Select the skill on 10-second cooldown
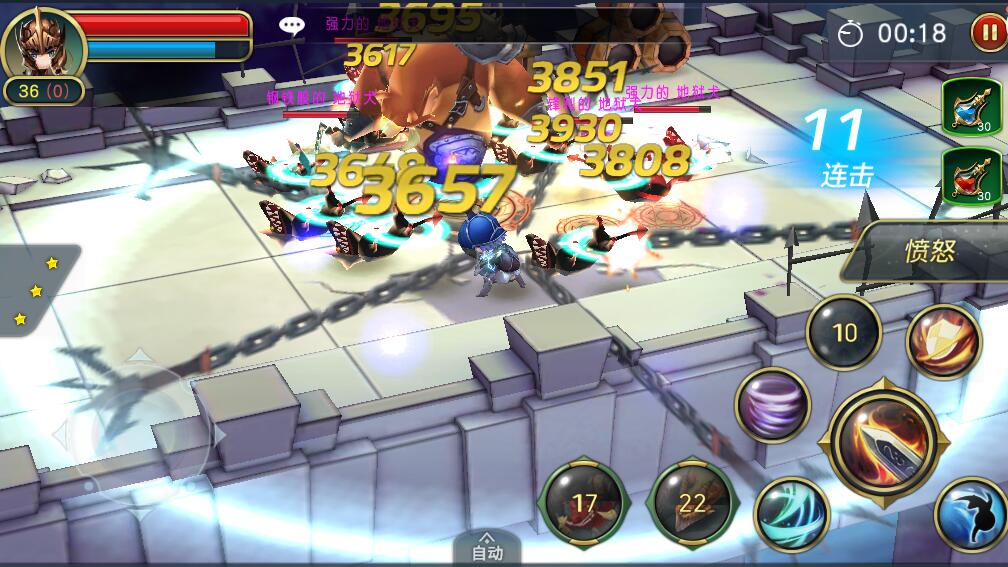 coord(844,333)
